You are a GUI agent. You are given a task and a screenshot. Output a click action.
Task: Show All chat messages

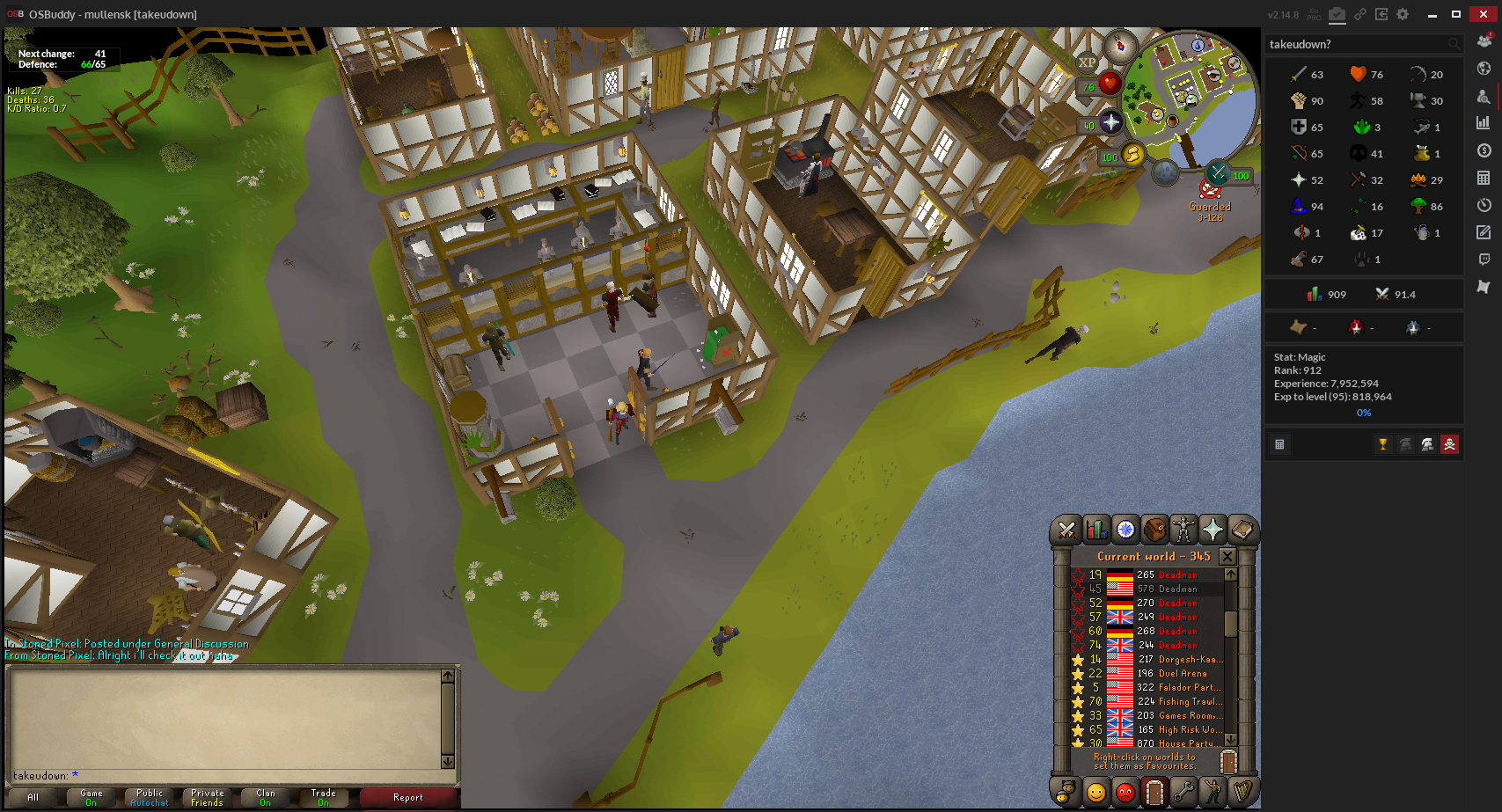tap(33, 798)
